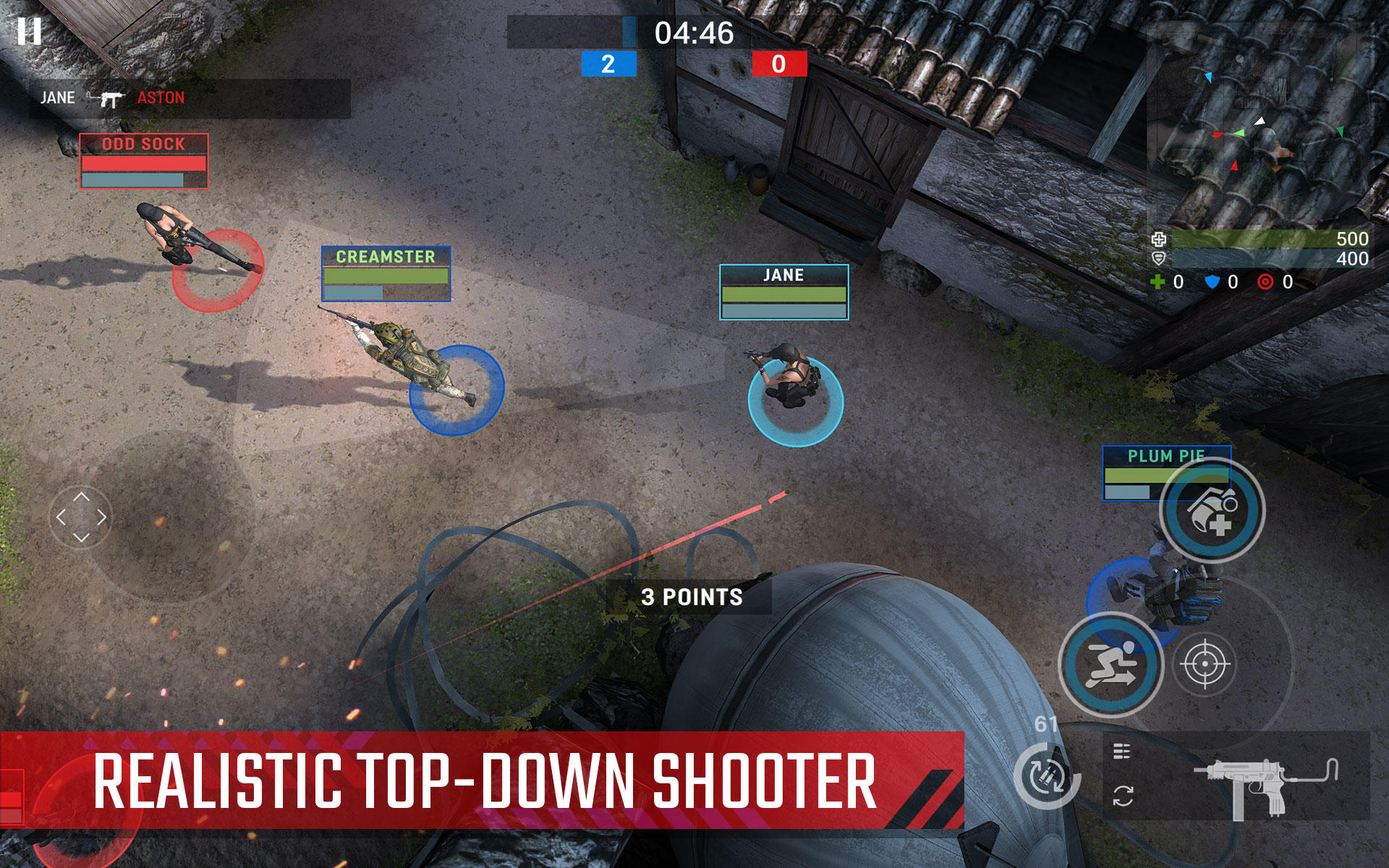Tap the crosshair fire button

pyautogui.click(x=1205, y=664)
